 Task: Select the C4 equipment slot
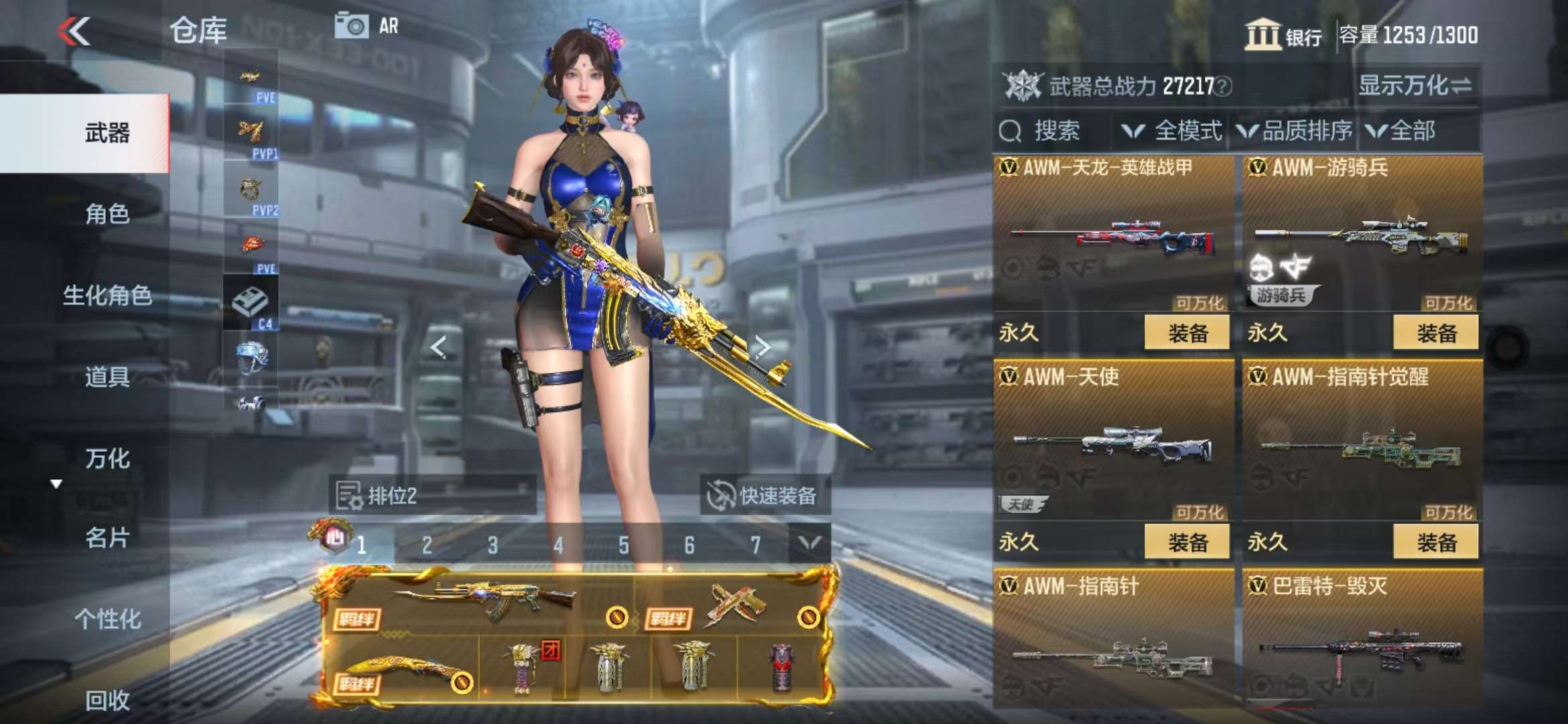(251, 304)
